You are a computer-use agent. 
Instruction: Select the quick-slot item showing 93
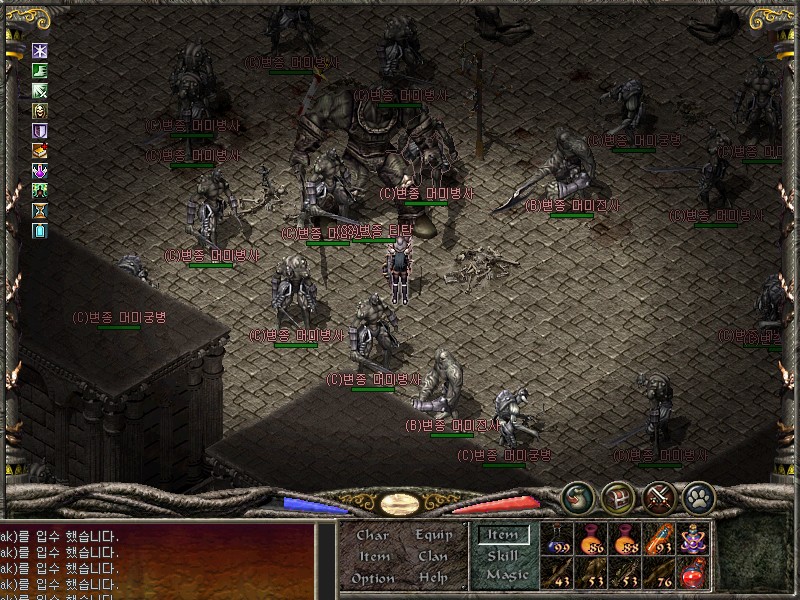tap(658, 539)
